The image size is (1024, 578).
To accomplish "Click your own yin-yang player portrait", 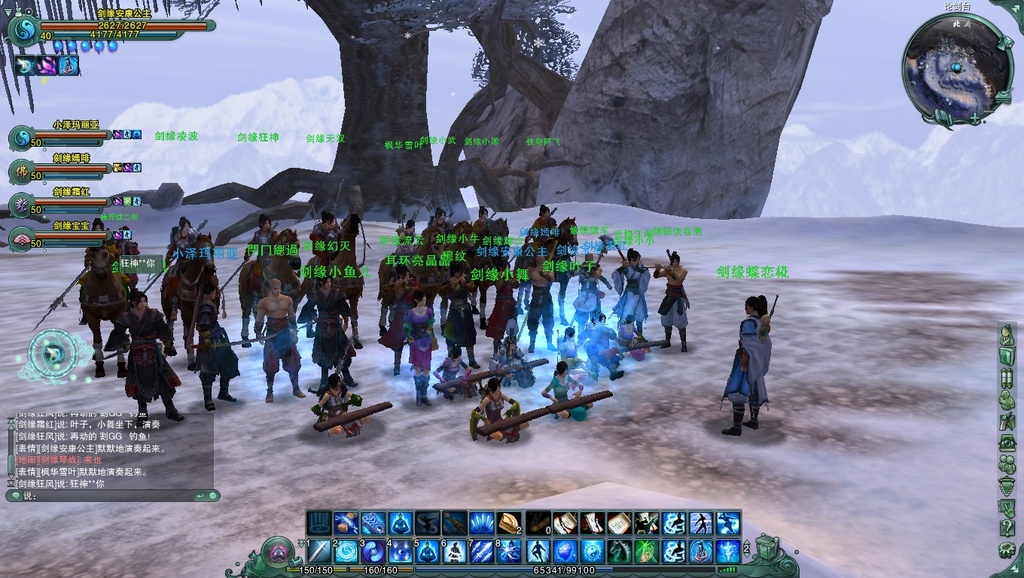I will tap(22, 30).
